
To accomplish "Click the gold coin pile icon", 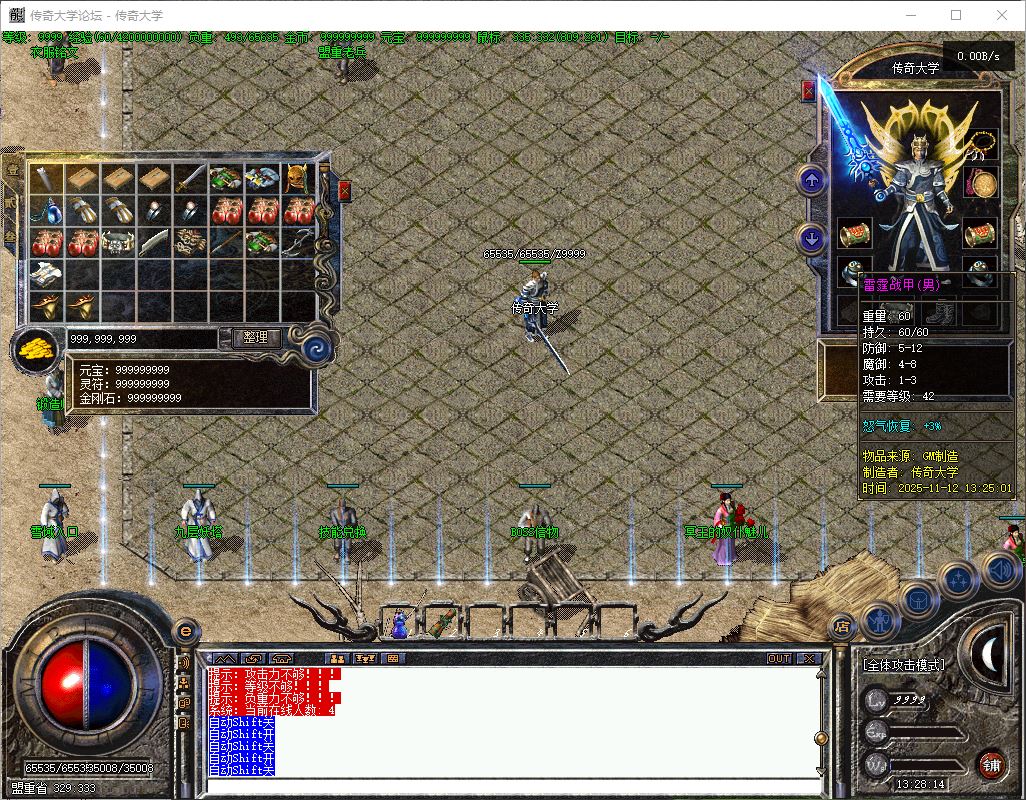I will (36, 350).
